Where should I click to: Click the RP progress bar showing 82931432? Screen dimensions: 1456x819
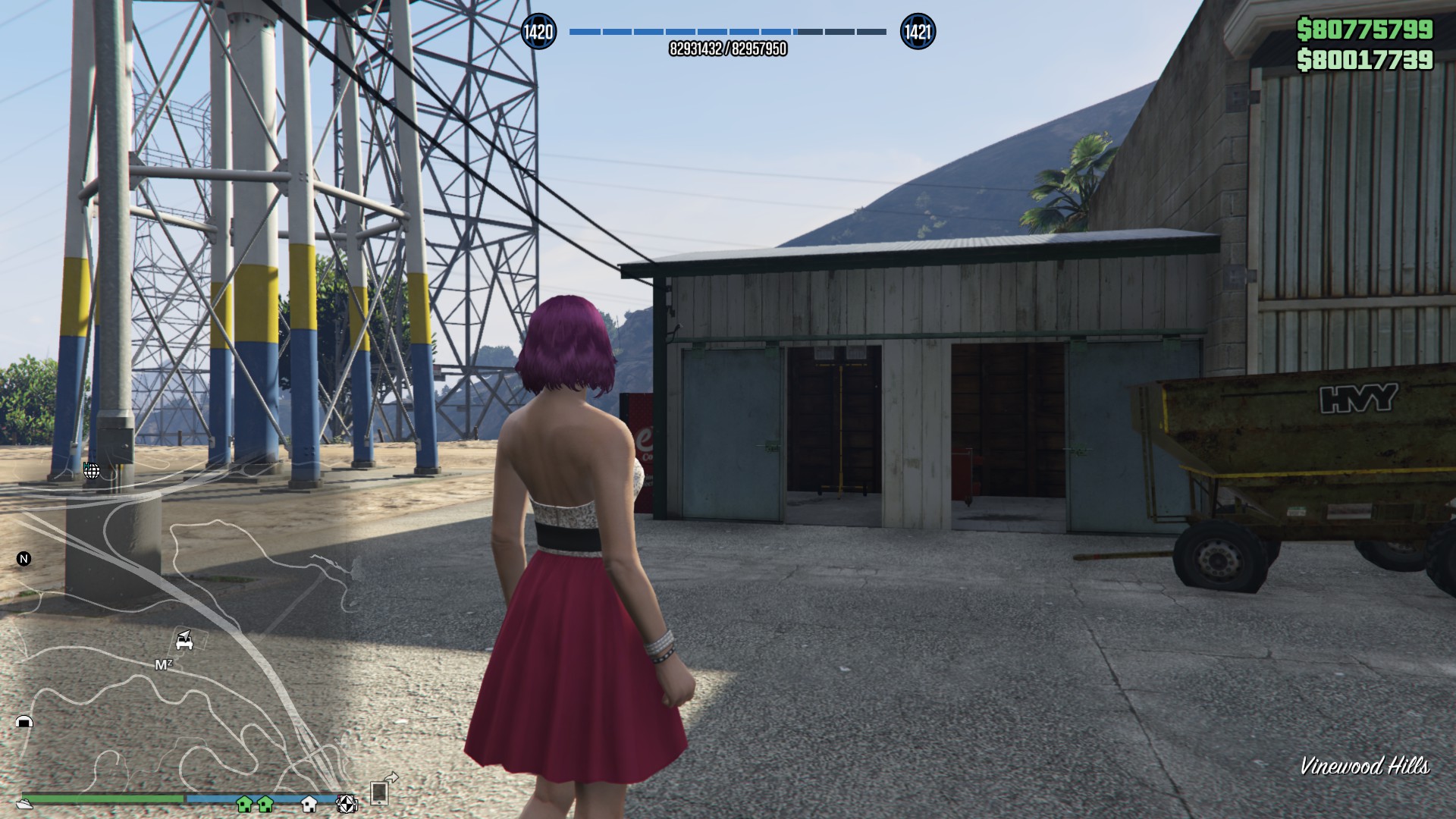click(726, 32)
